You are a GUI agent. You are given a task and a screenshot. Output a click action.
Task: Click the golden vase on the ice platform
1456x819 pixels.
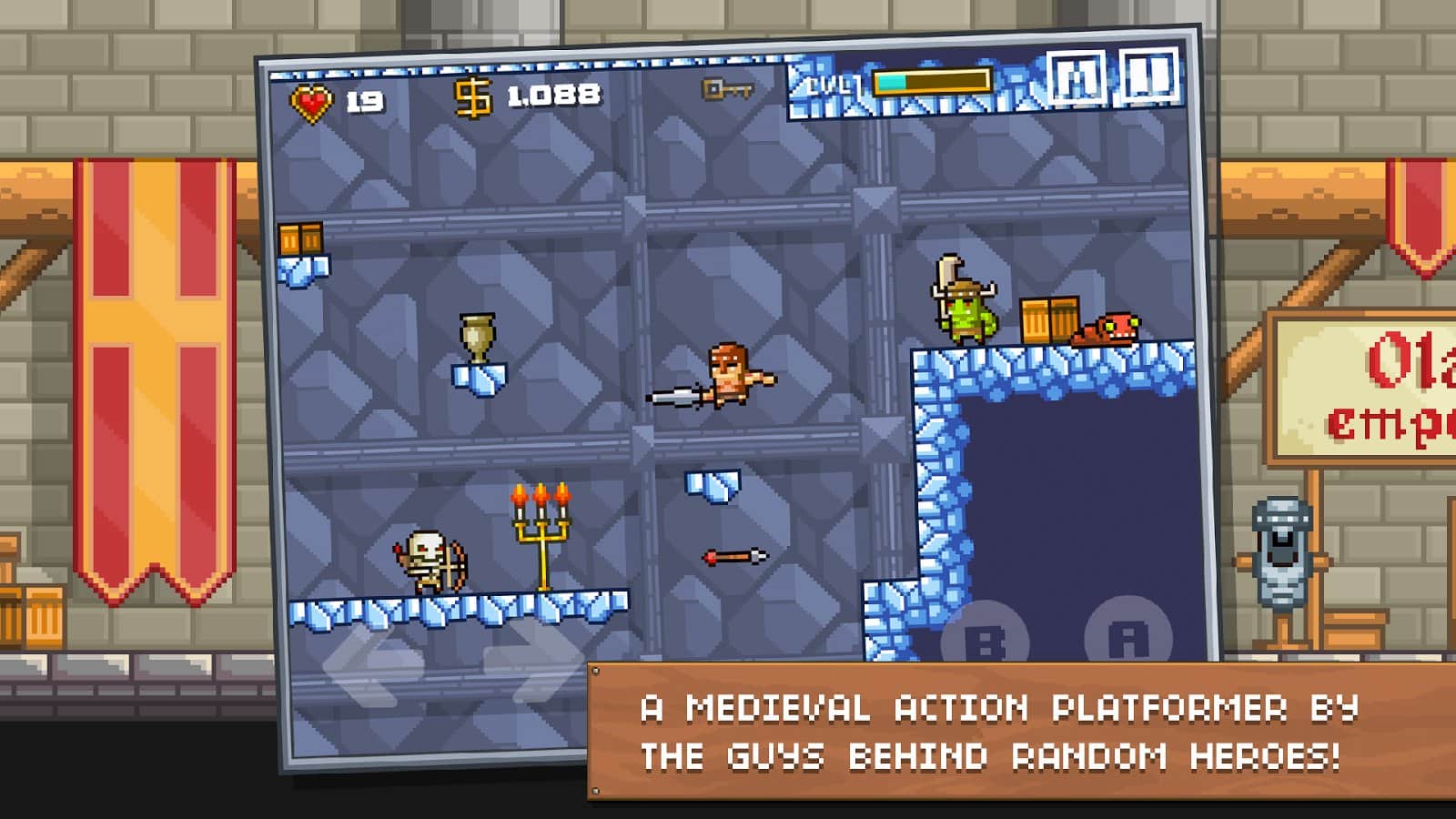[480, 335]
